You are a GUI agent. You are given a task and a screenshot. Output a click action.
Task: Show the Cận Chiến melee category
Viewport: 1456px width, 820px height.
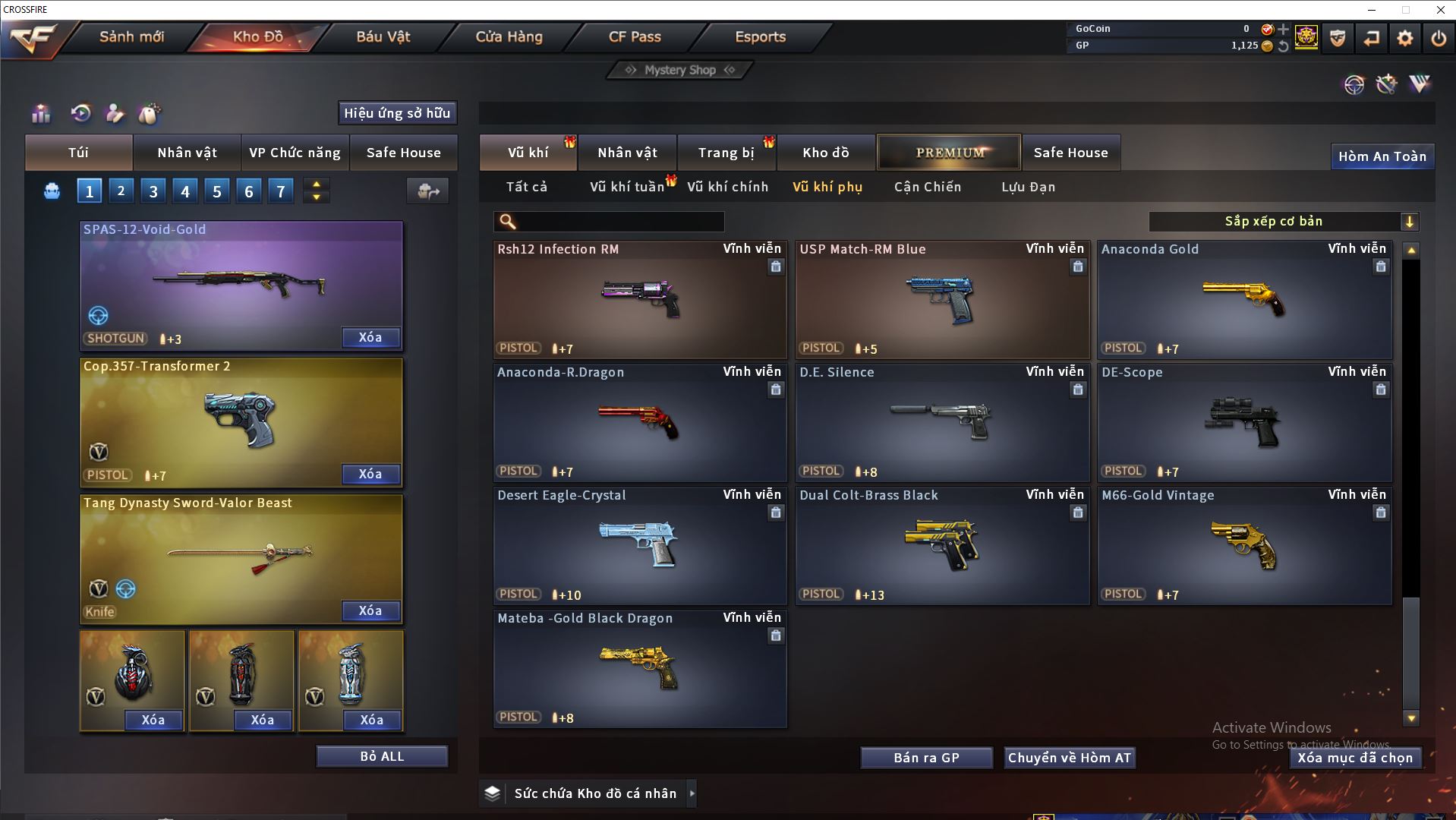[x=927, y=187]
